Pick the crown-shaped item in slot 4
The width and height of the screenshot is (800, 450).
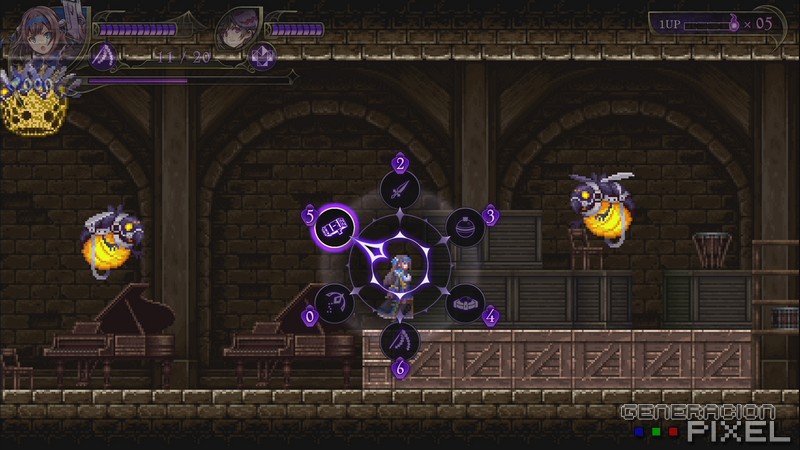pos(463,302)
